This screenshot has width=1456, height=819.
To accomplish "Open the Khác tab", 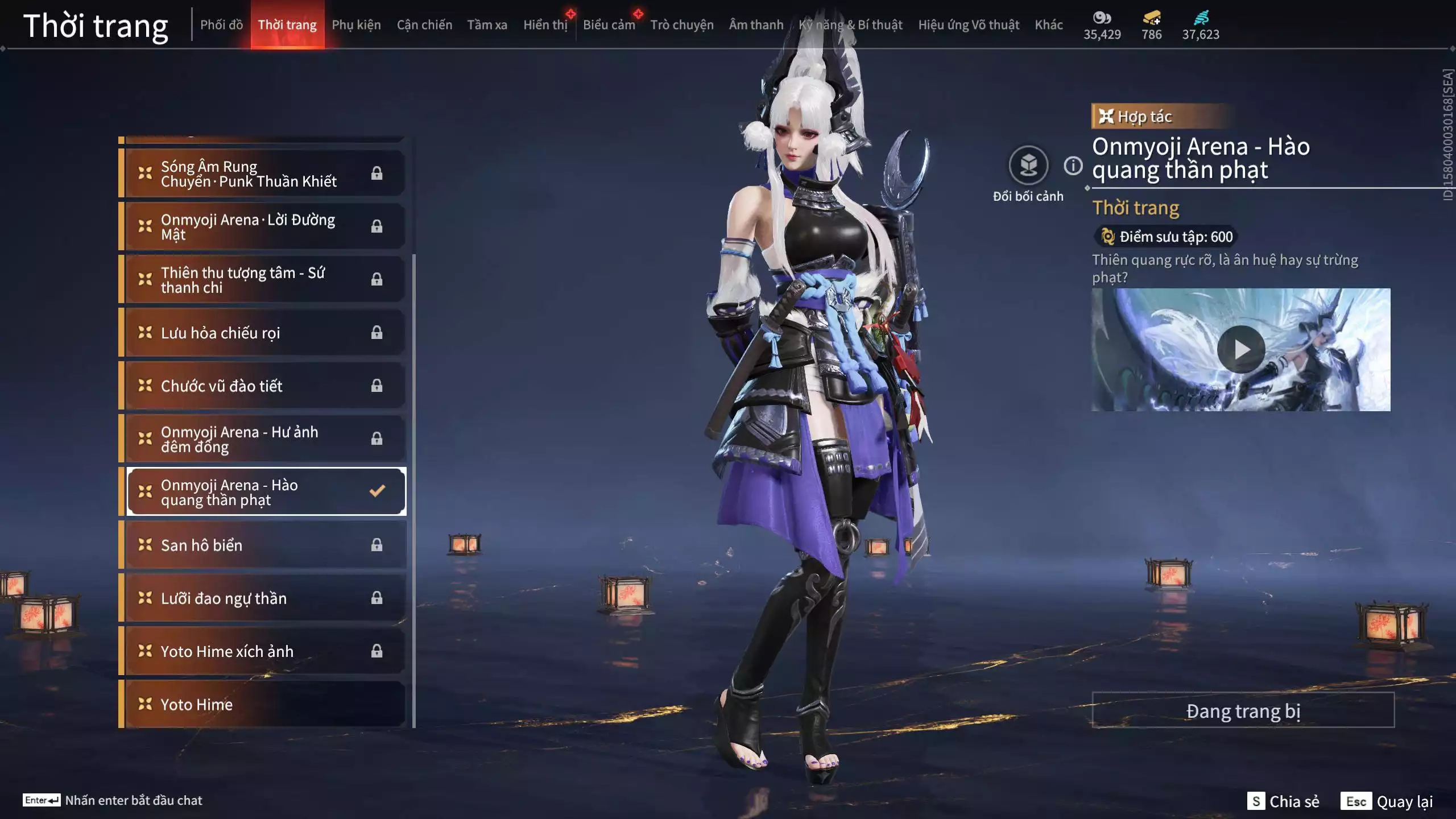I will click(x=1048, y=25).
